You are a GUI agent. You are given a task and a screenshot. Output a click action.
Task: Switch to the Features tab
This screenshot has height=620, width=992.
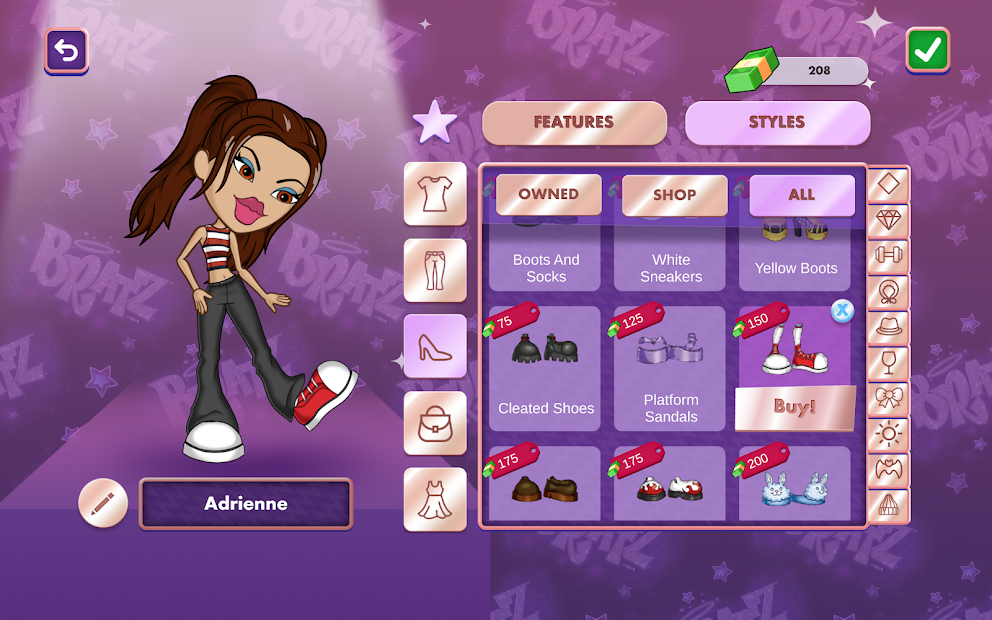pos(574,123)
